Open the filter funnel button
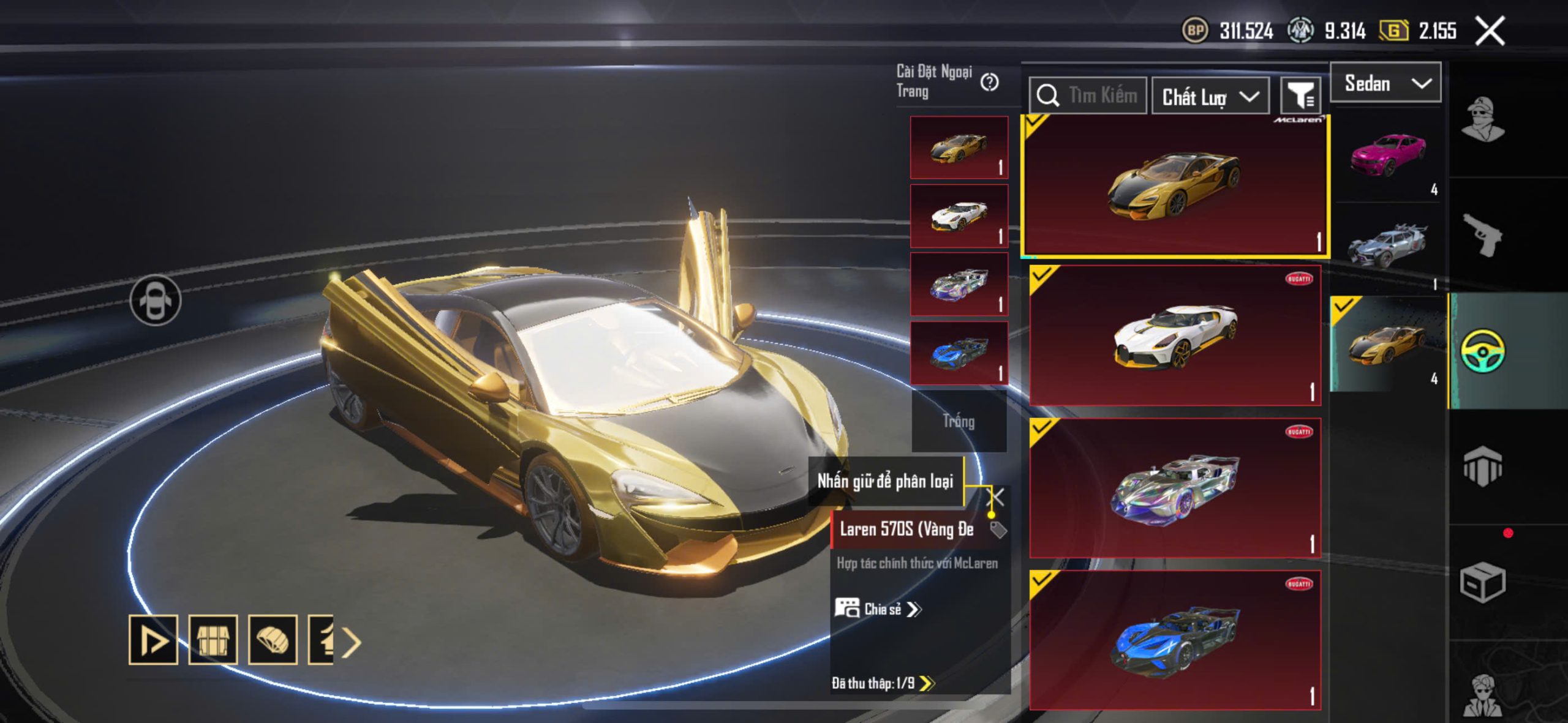Screen dimensions: 1568x723 click(1300, 96)
